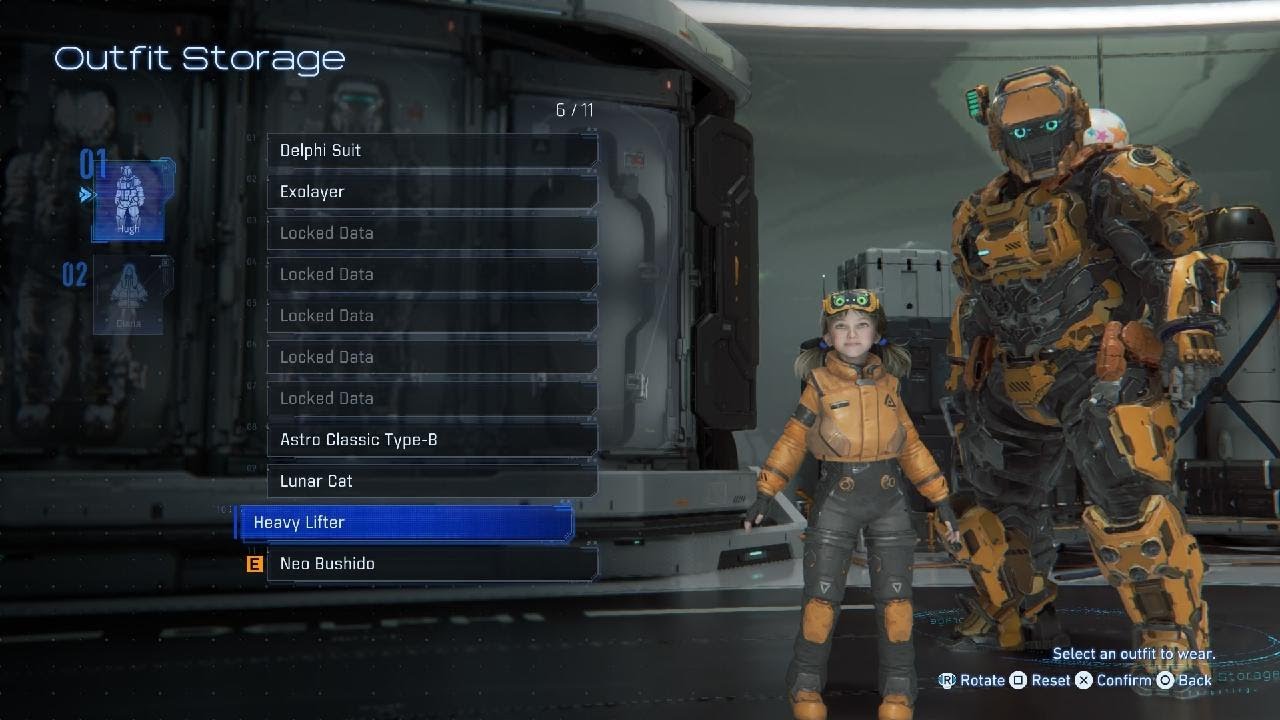Screen dimensions: 1280x720
Task: Select the Lunar Cat outfit
Action: click(431, 481)
